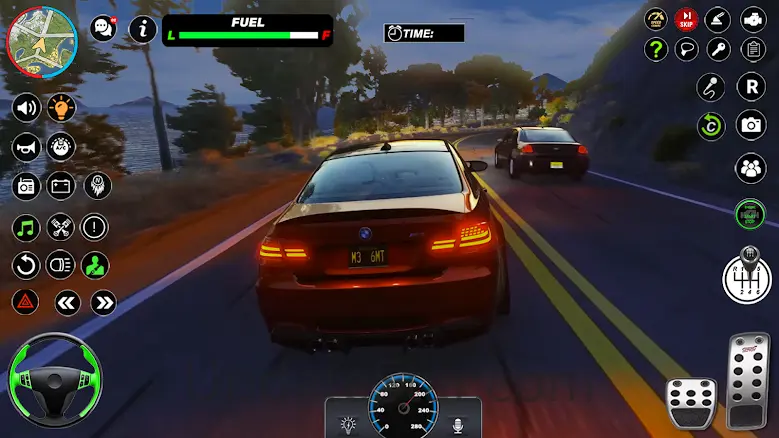Screen dimensions: 779x438
Task: Honk the car horn
Action: tap(26, 147)
